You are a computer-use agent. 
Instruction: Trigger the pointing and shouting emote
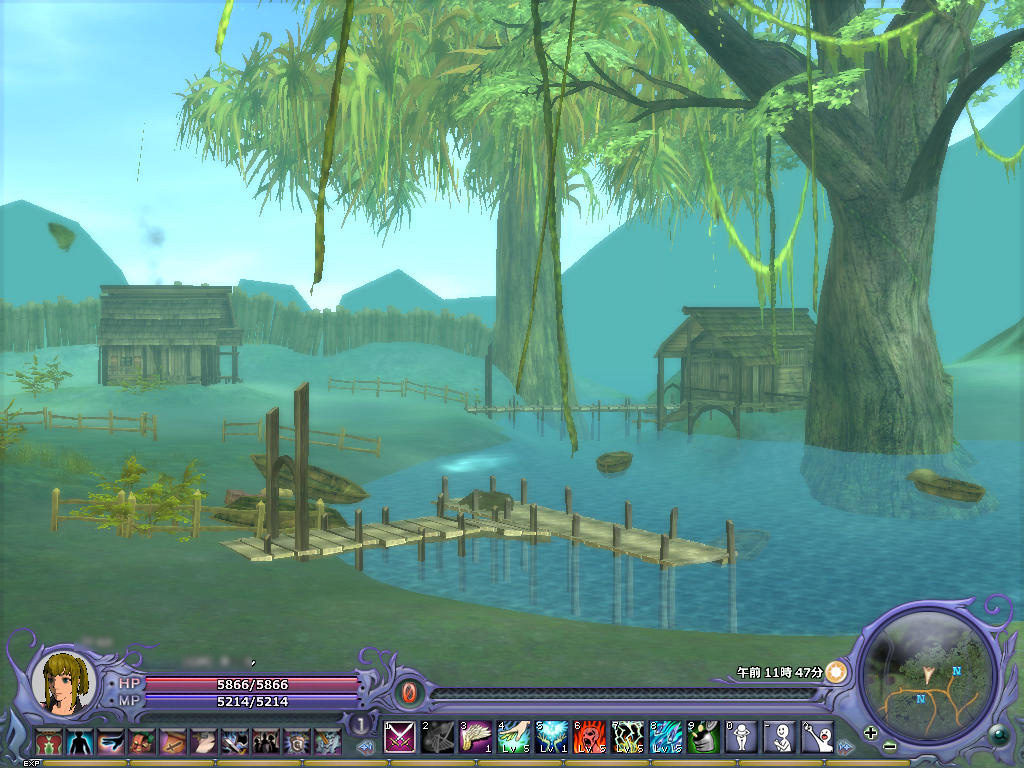(x=817, y=737)
